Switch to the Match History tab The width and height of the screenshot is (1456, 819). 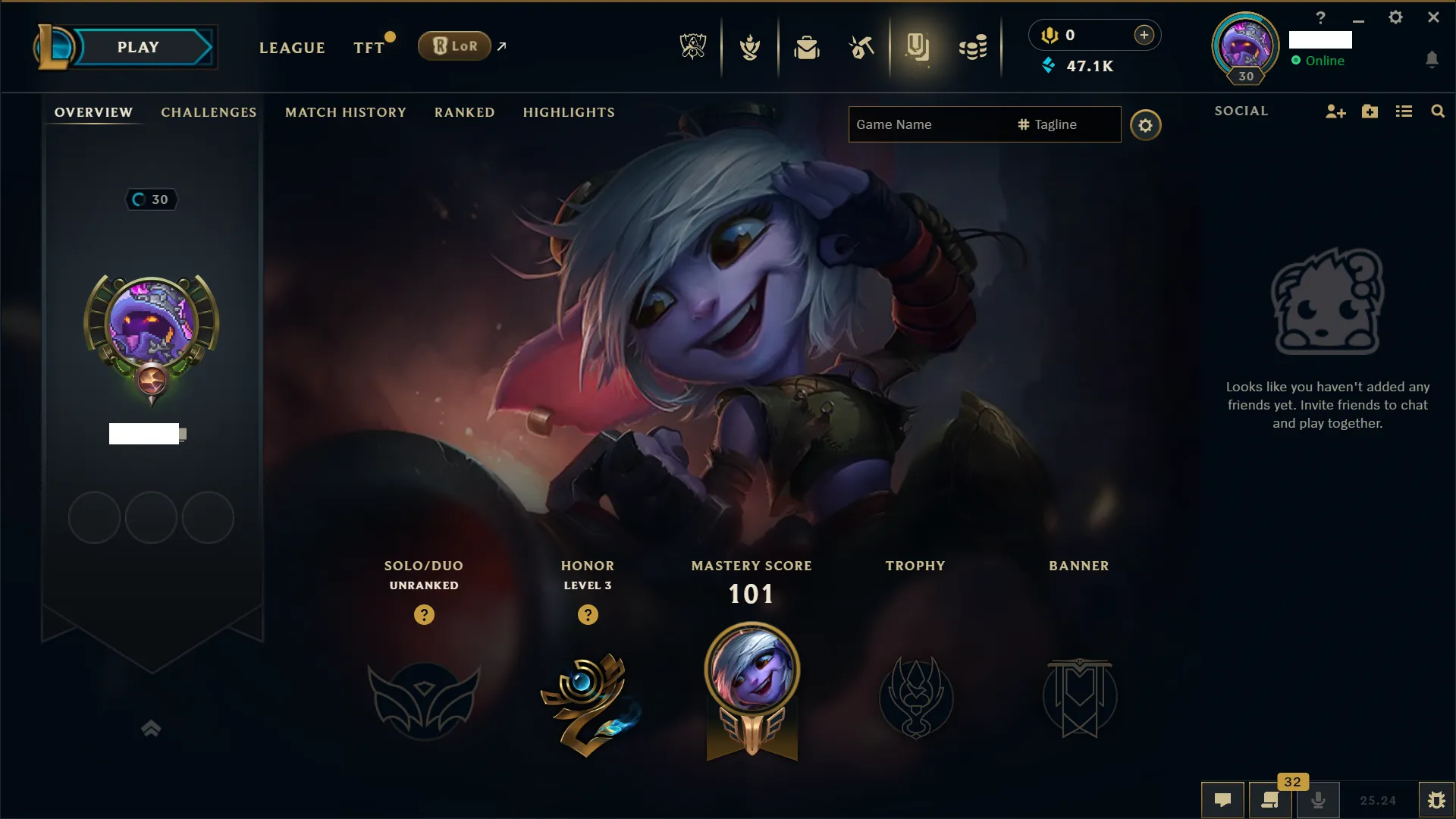click(345, 112)
